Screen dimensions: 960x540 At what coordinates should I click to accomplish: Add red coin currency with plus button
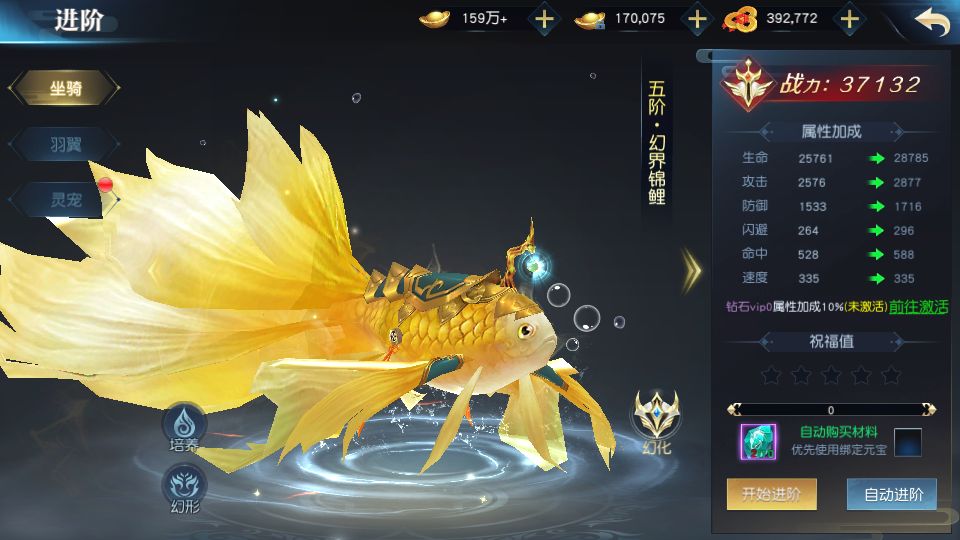[849, 19]
